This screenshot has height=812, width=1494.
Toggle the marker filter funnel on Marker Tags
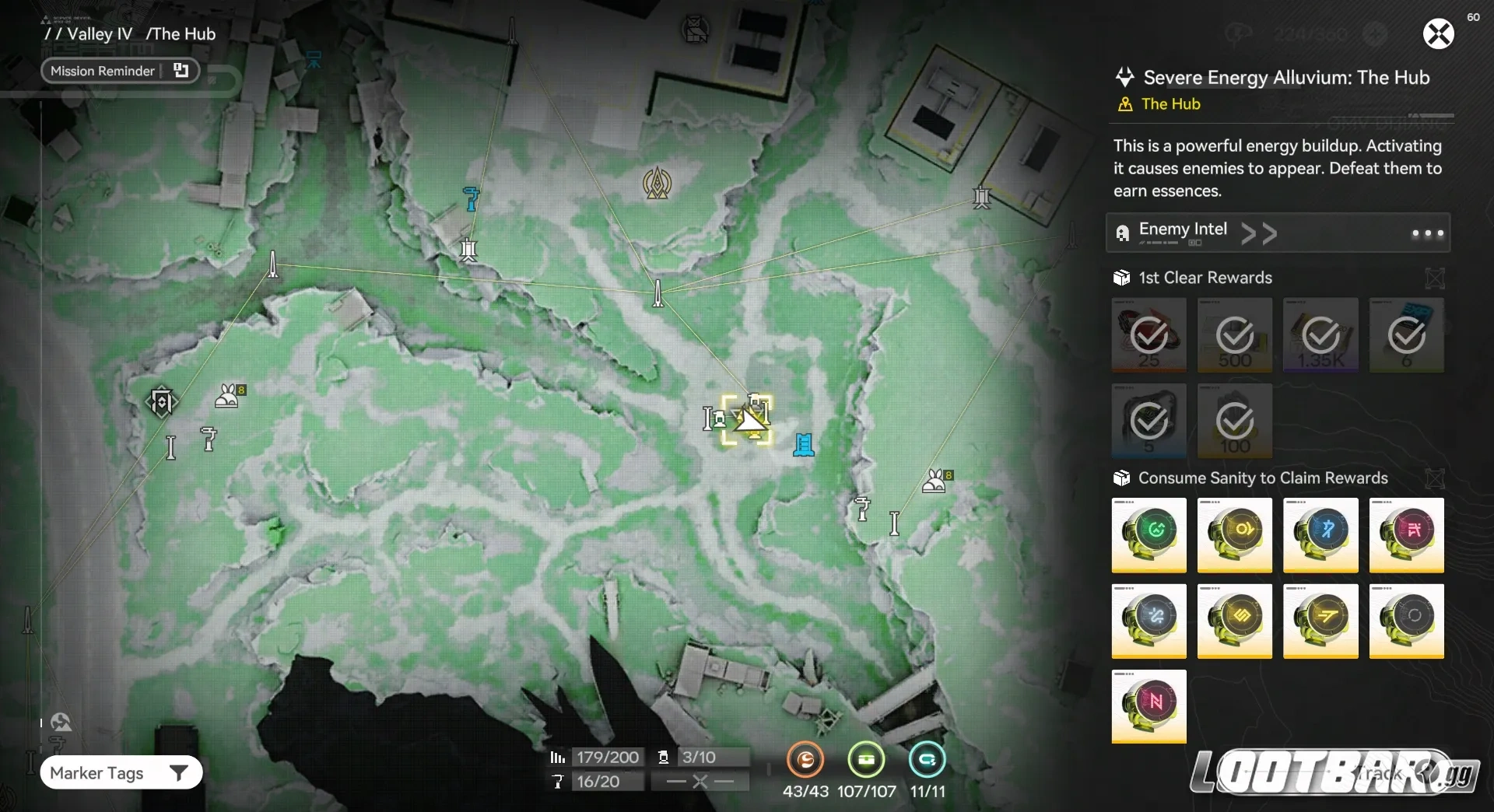[x=180, y=772]
